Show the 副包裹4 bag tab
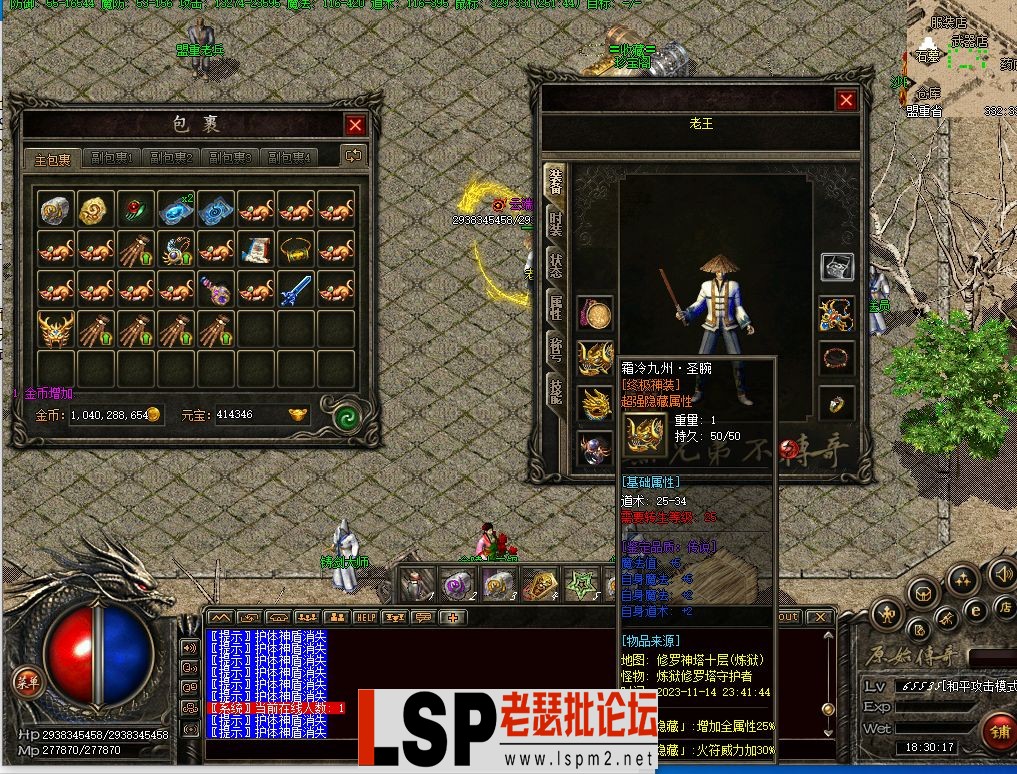Image resolution: width=1017 pixels, height=774 pixels. click(x=289, y=158)
